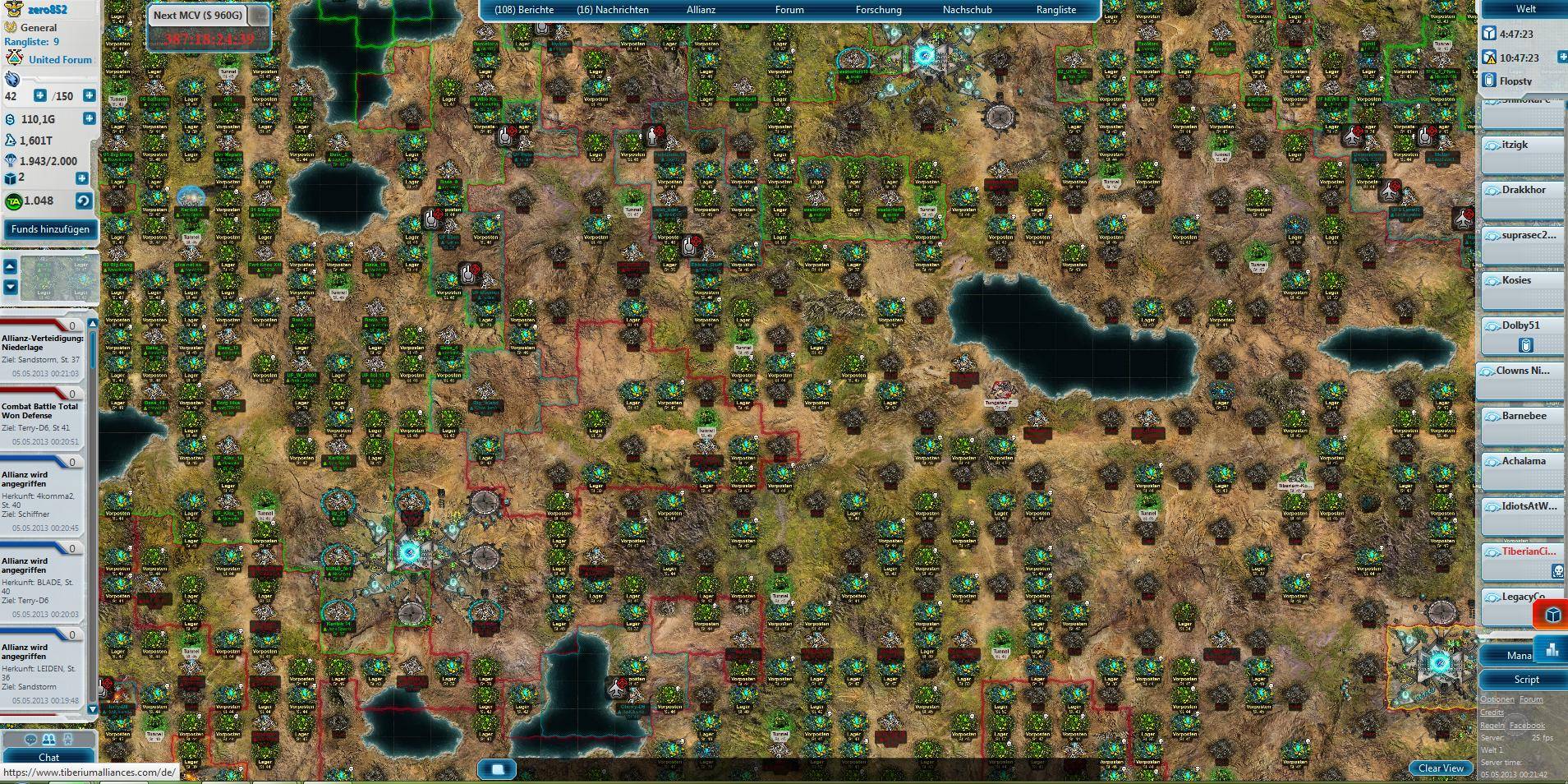This screenshot has width=1568, height=784.
Task: Open the Welt world tab
Action: click(x=1525, y=9)
